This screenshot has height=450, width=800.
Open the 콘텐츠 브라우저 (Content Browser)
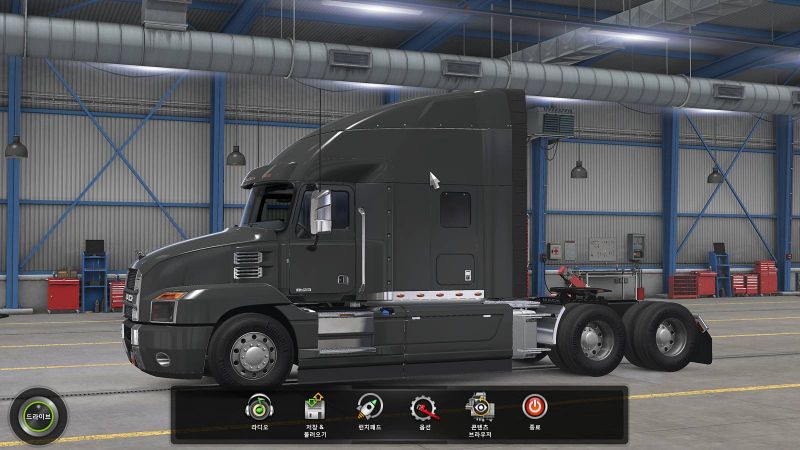point(480,408)
